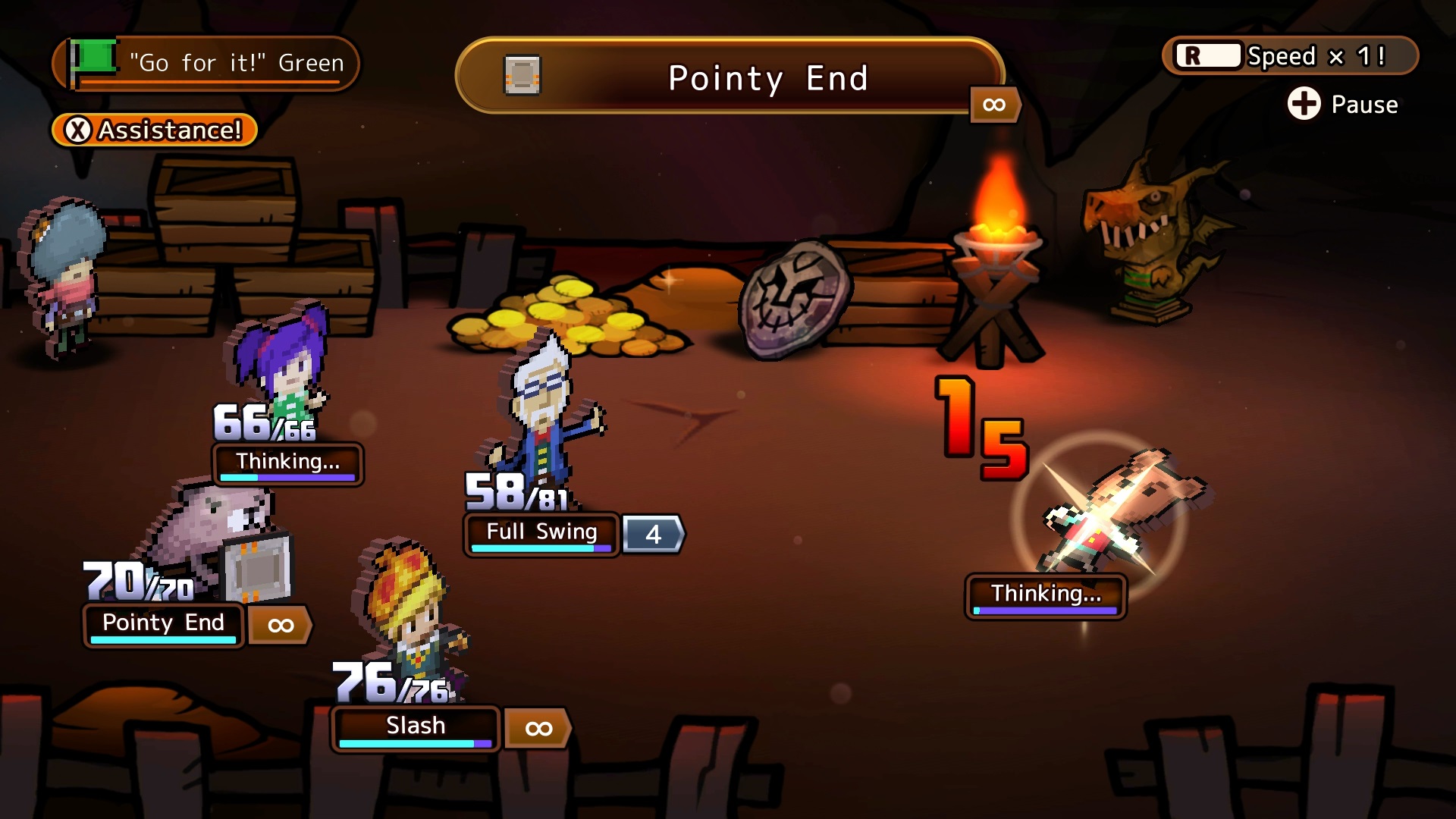1456x819 pixels.
Task: Pause the battle
Action: pos(1343,104)
